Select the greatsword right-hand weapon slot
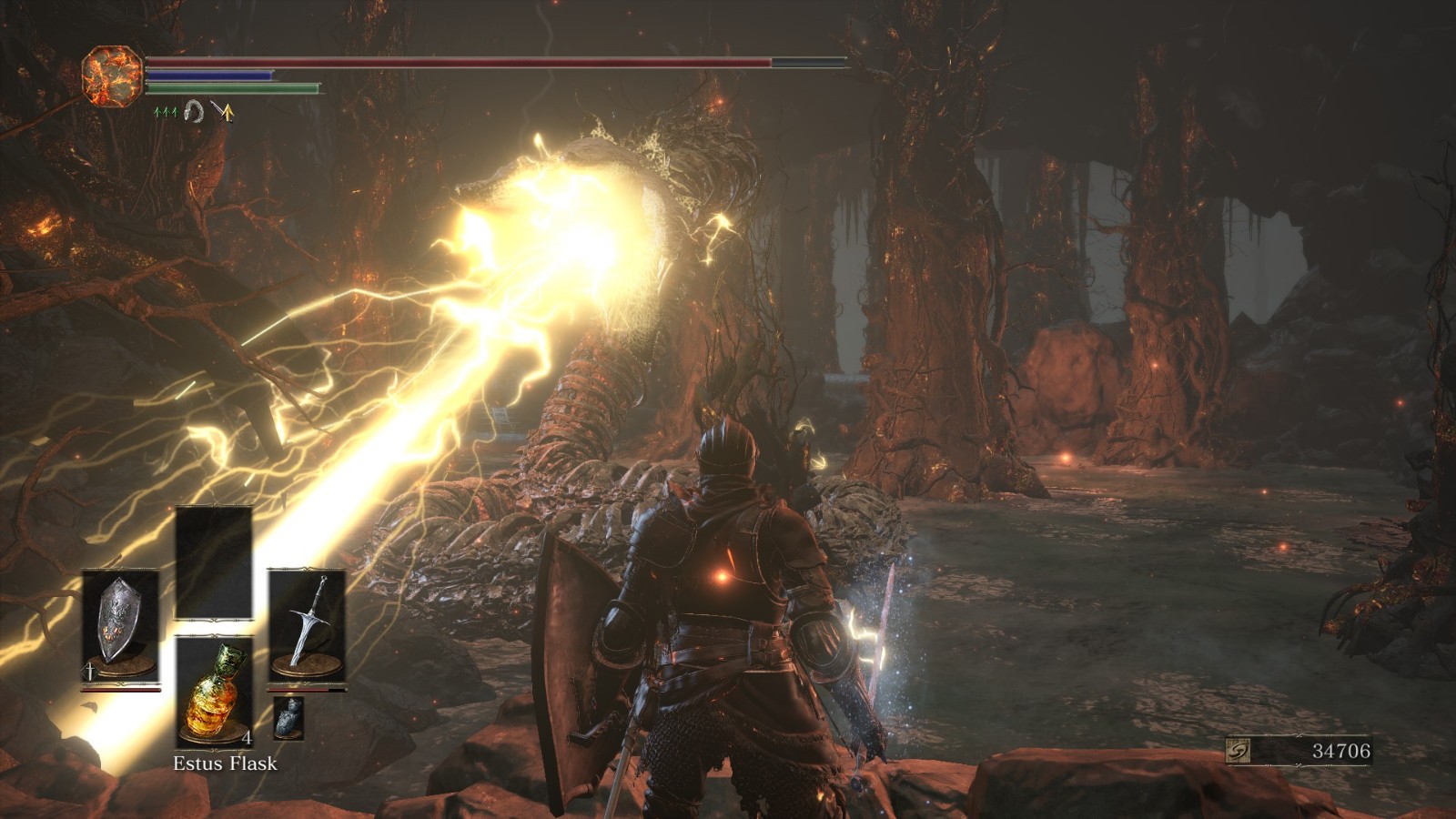Viewport: 1456px width, 819px height. (x=307, y=626)
